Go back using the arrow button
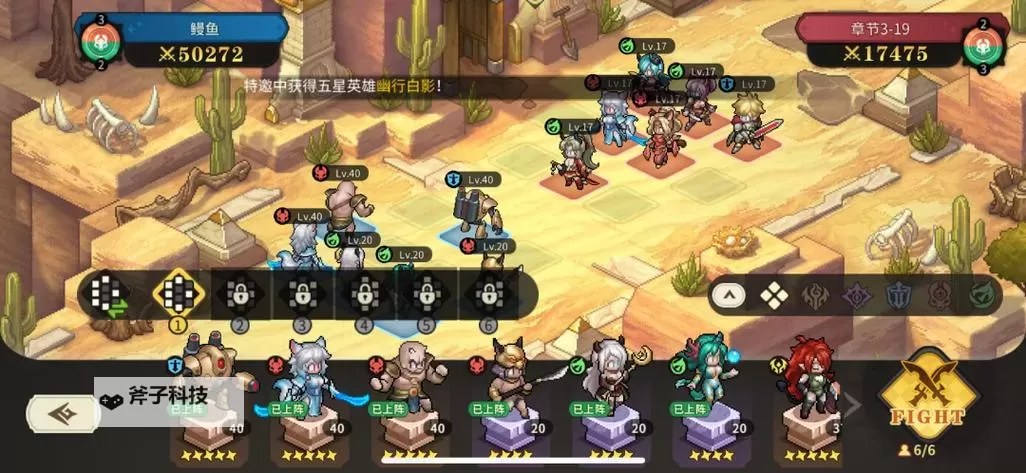1026x473 pixels. tap(64, 413)
